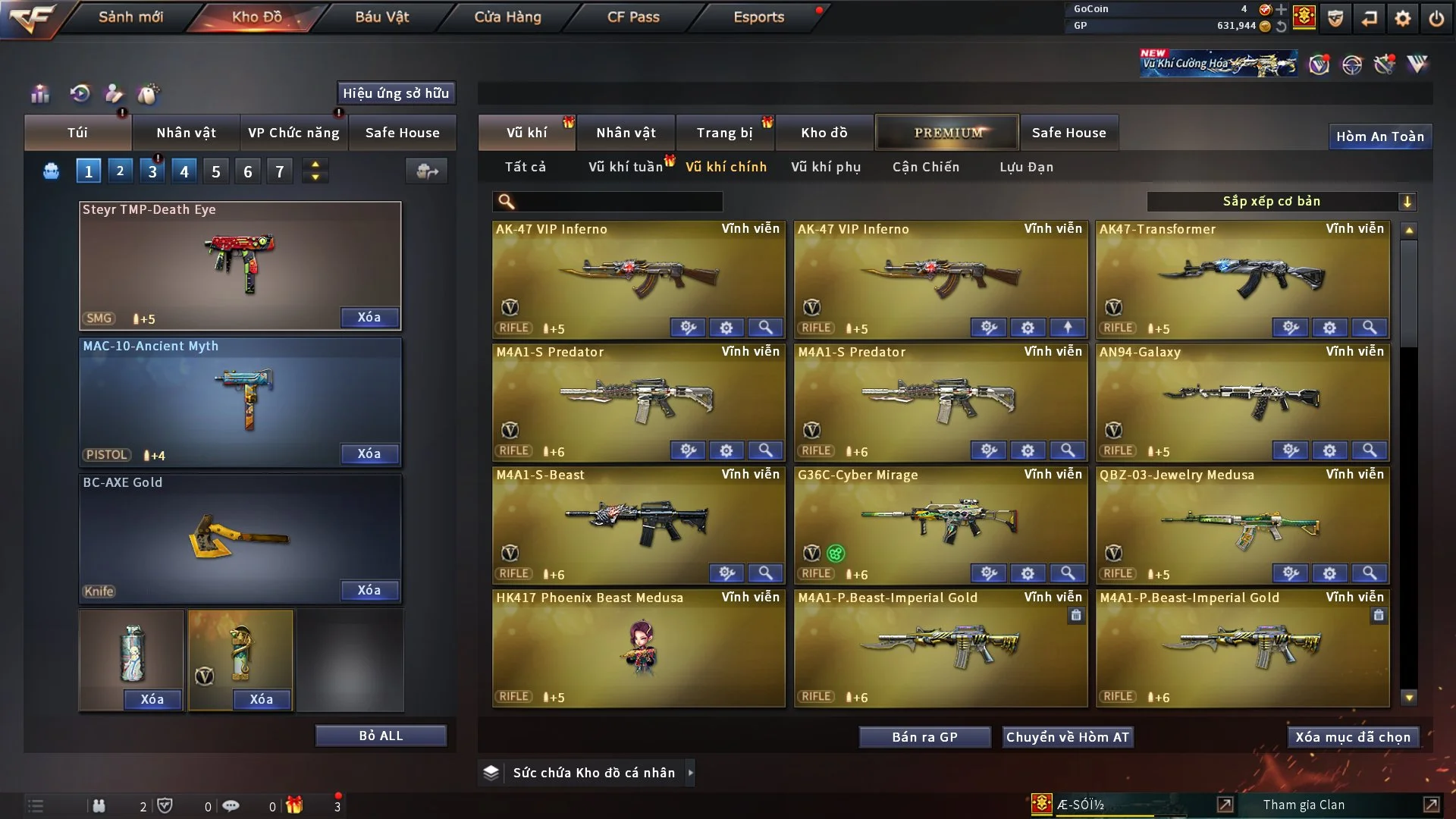Switch to the Esports section
The width and height of the screenshot is (1456, 819).
pyautogui.click(x=758, y=17)
